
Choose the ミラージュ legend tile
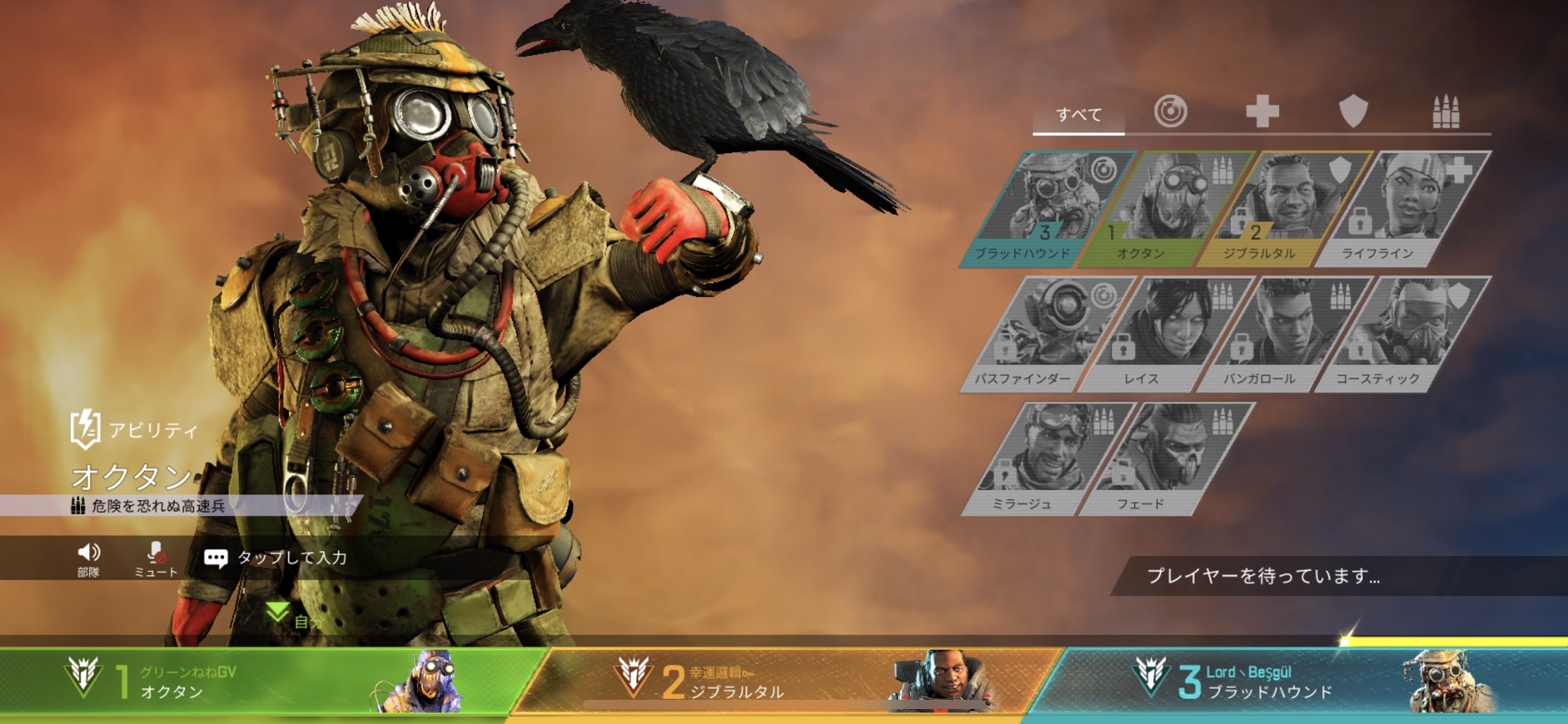click(x=1048, y=459)
